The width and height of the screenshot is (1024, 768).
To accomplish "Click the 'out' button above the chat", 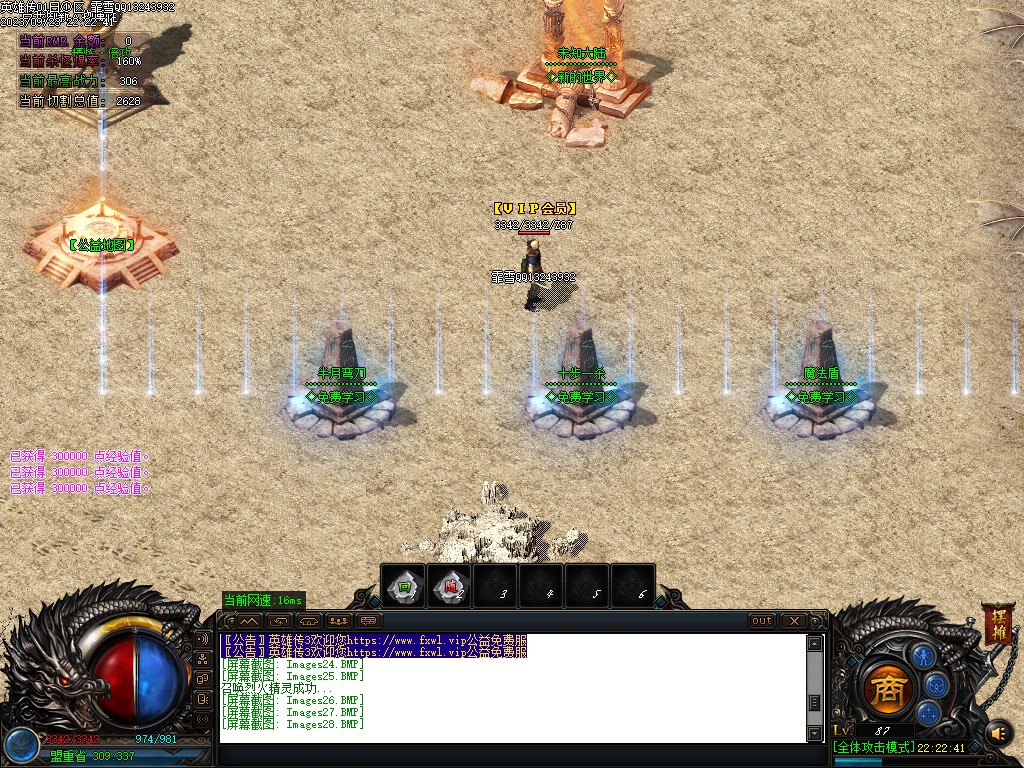I will click(762, 621).
